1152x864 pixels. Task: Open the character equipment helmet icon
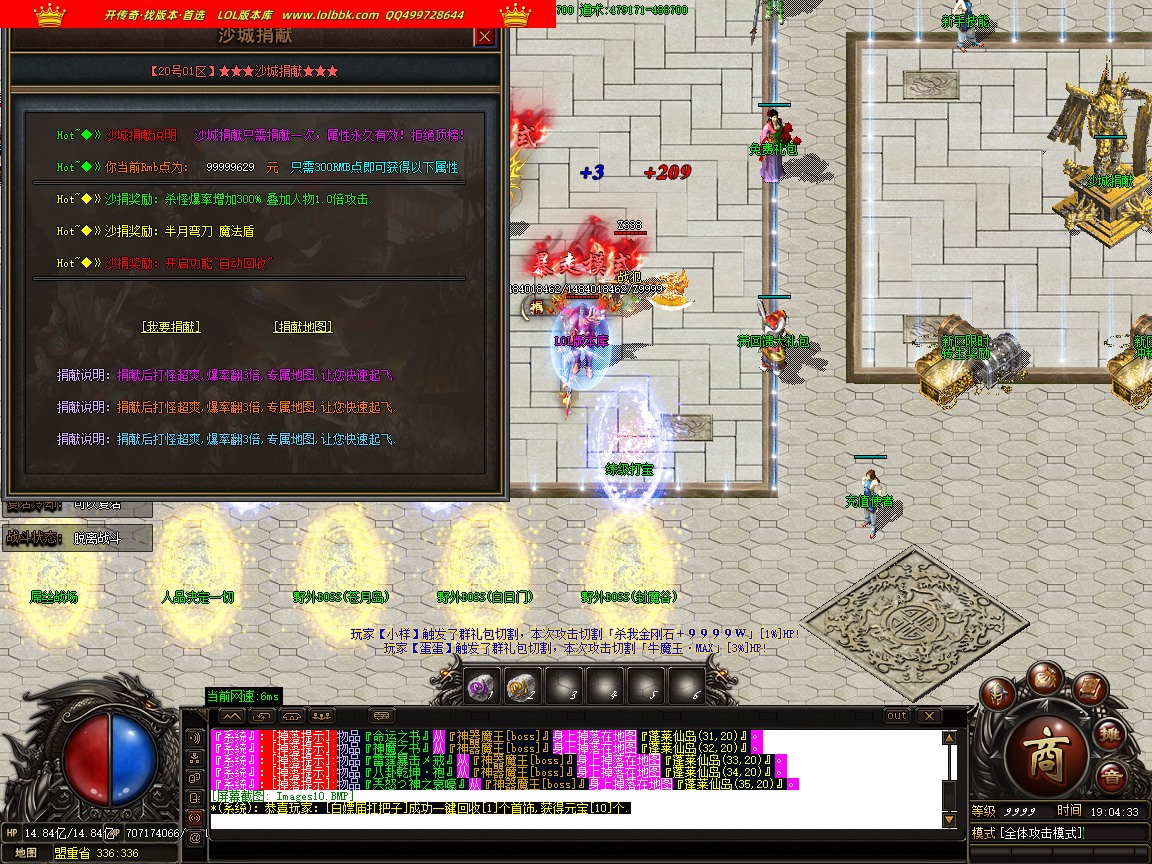coord(997,695)
